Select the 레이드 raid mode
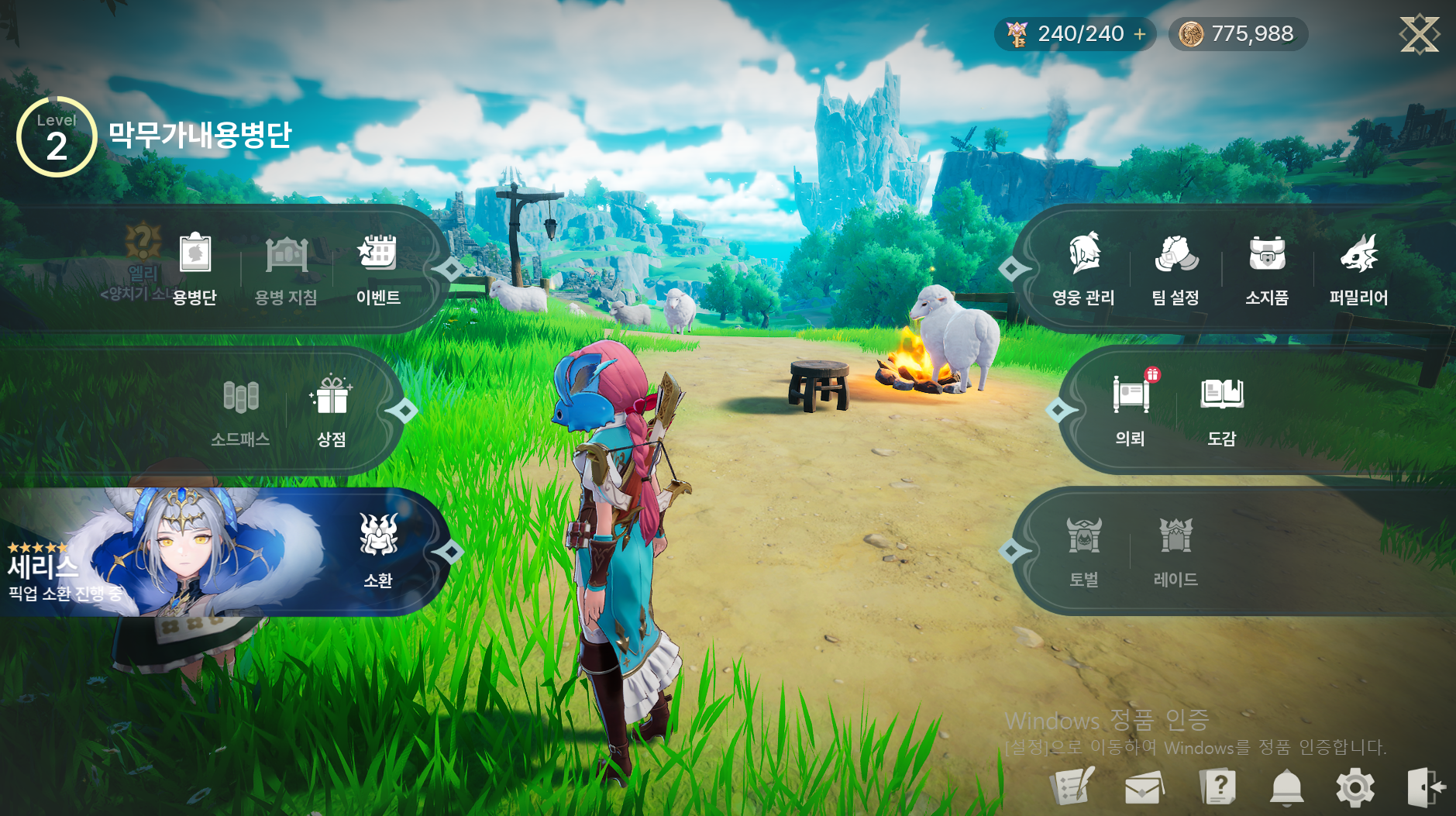The height and width of the screenshot is (816, 1456). coord(1175,549)
